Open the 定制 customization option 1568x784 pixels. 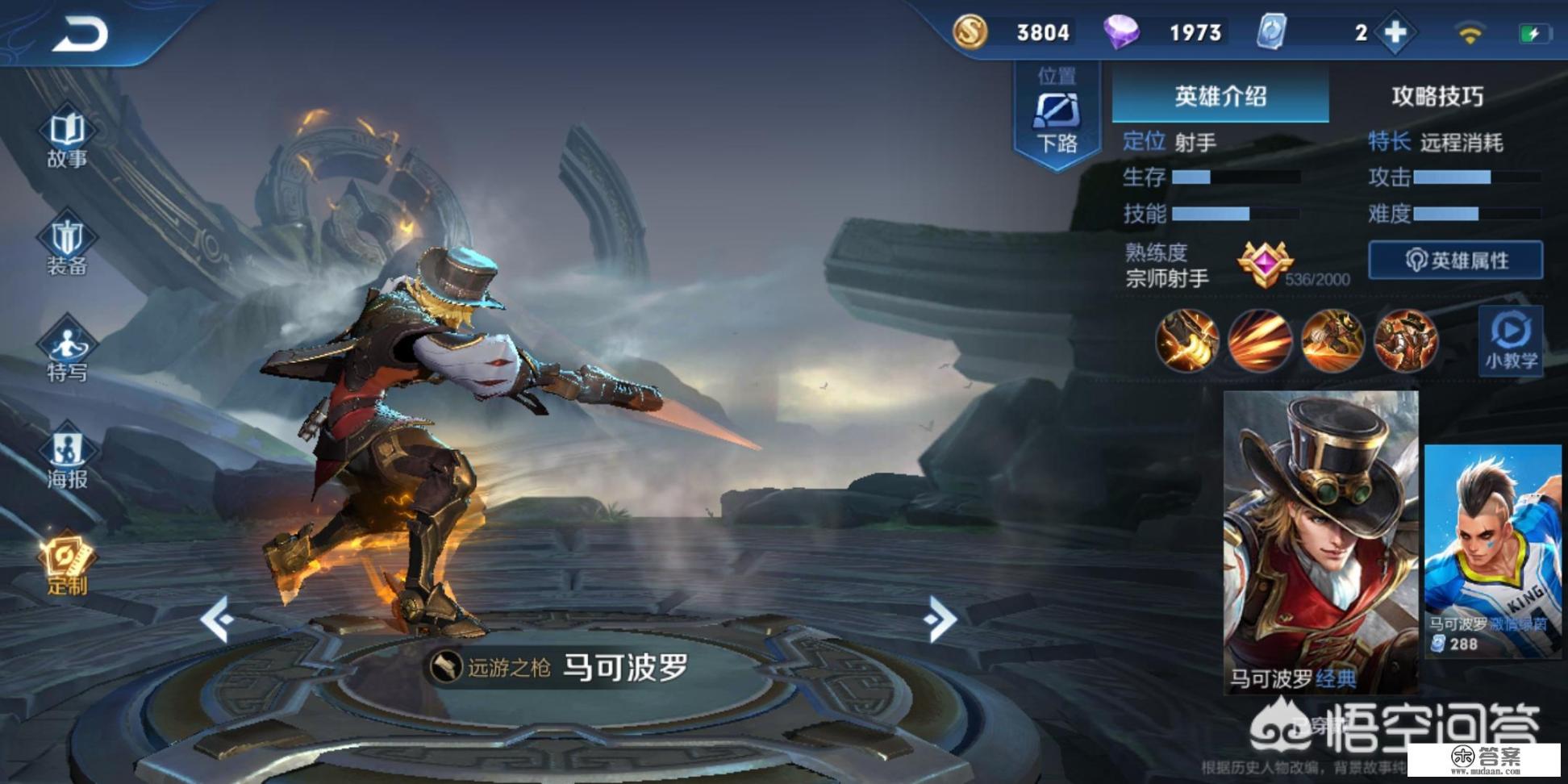(67, 565)
